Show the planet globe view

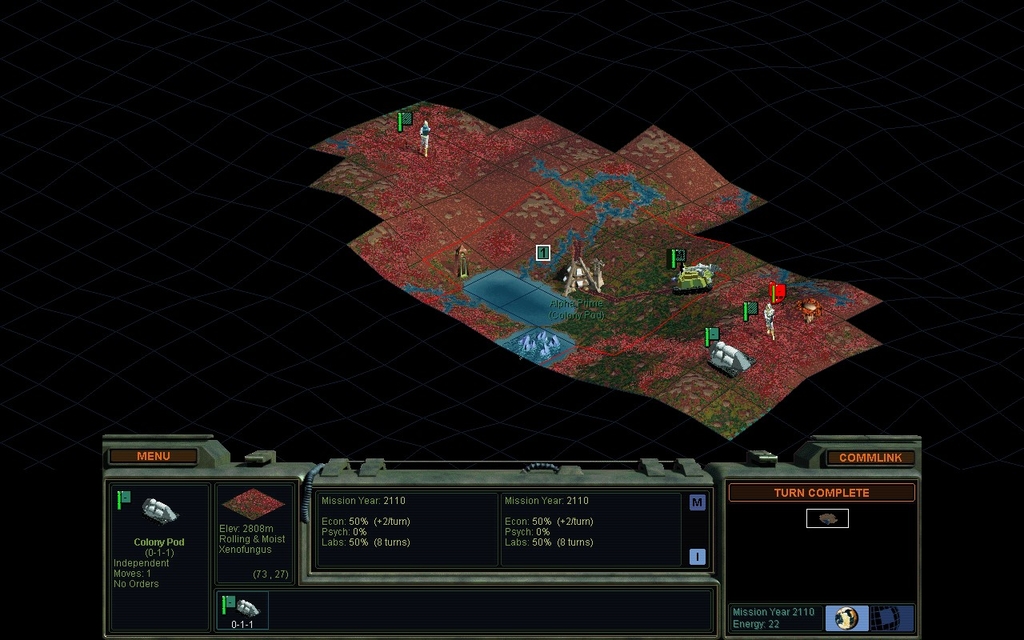coord(846,617)
